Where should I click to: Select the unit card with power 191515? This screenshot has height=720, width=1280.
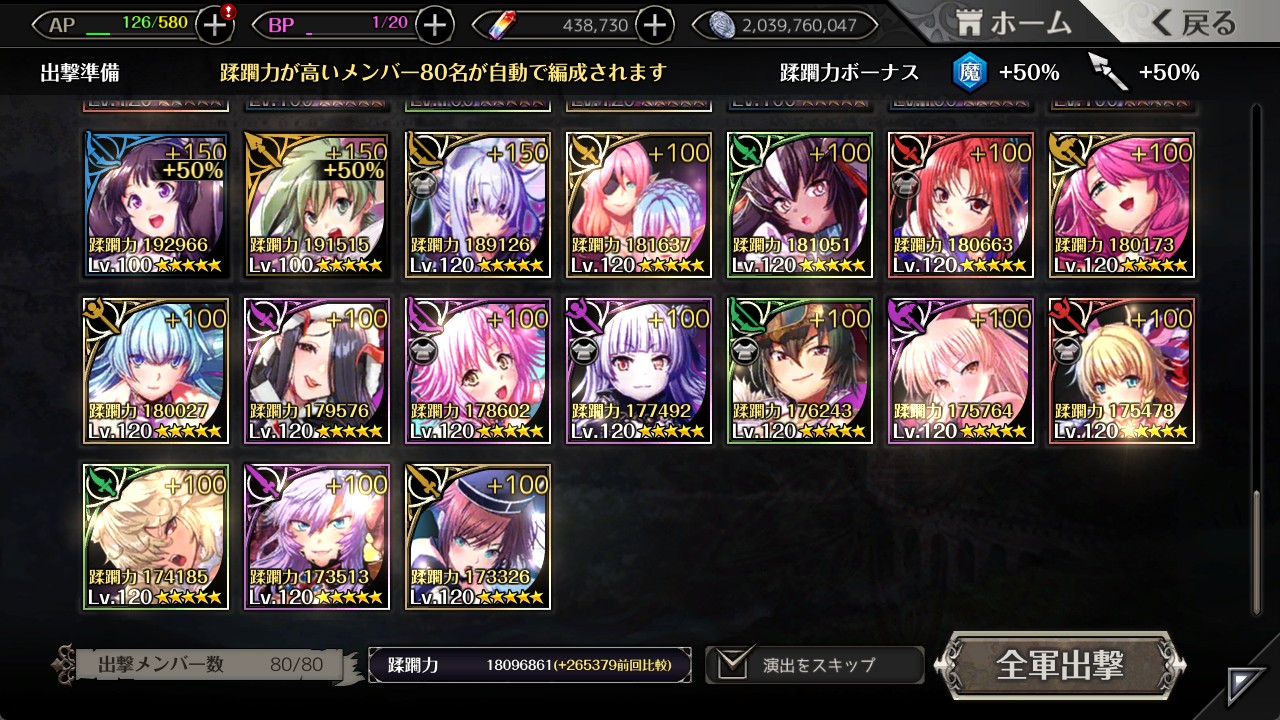pos(317,205)
